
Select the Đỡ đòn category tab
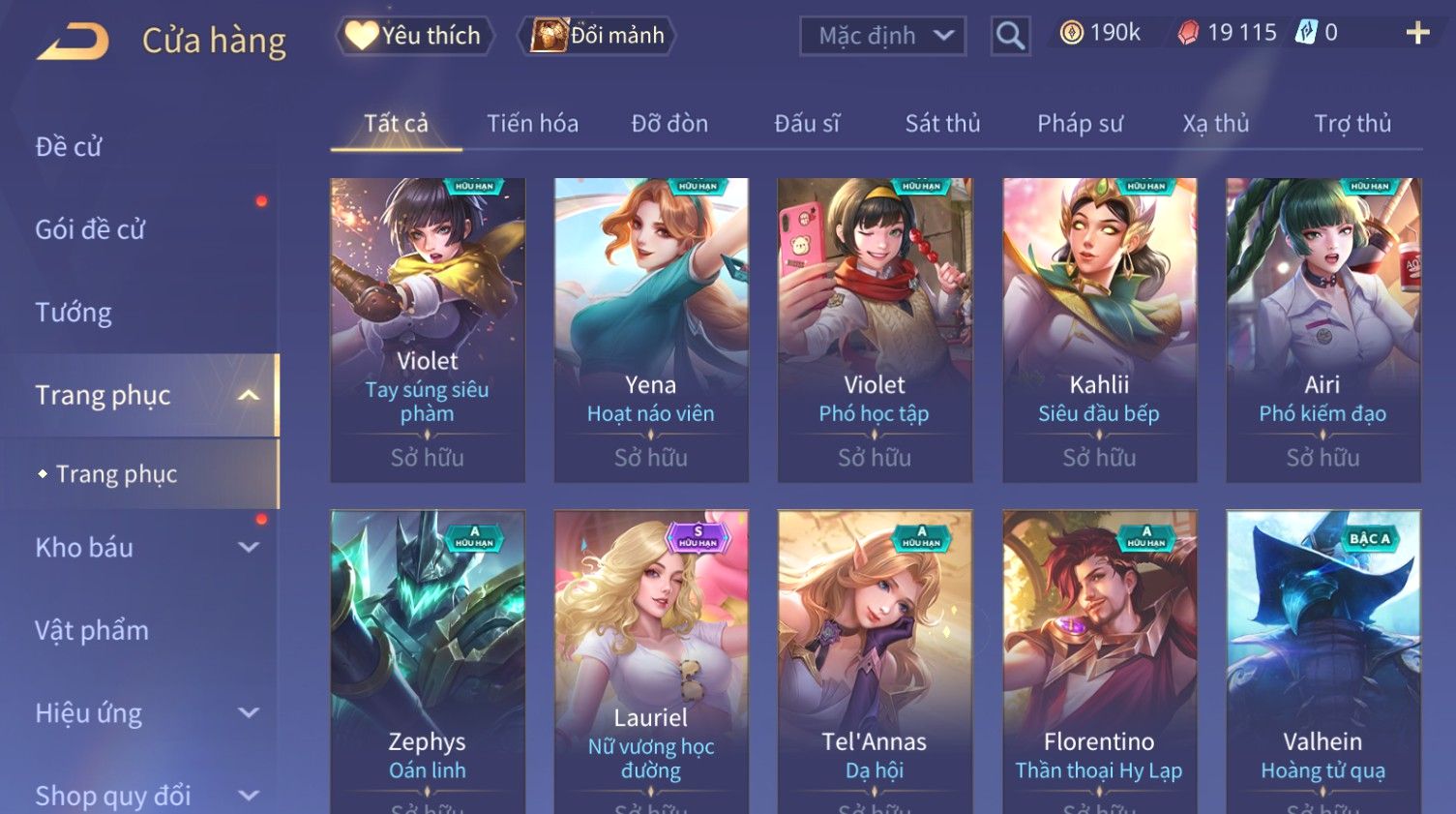point(669,124)
